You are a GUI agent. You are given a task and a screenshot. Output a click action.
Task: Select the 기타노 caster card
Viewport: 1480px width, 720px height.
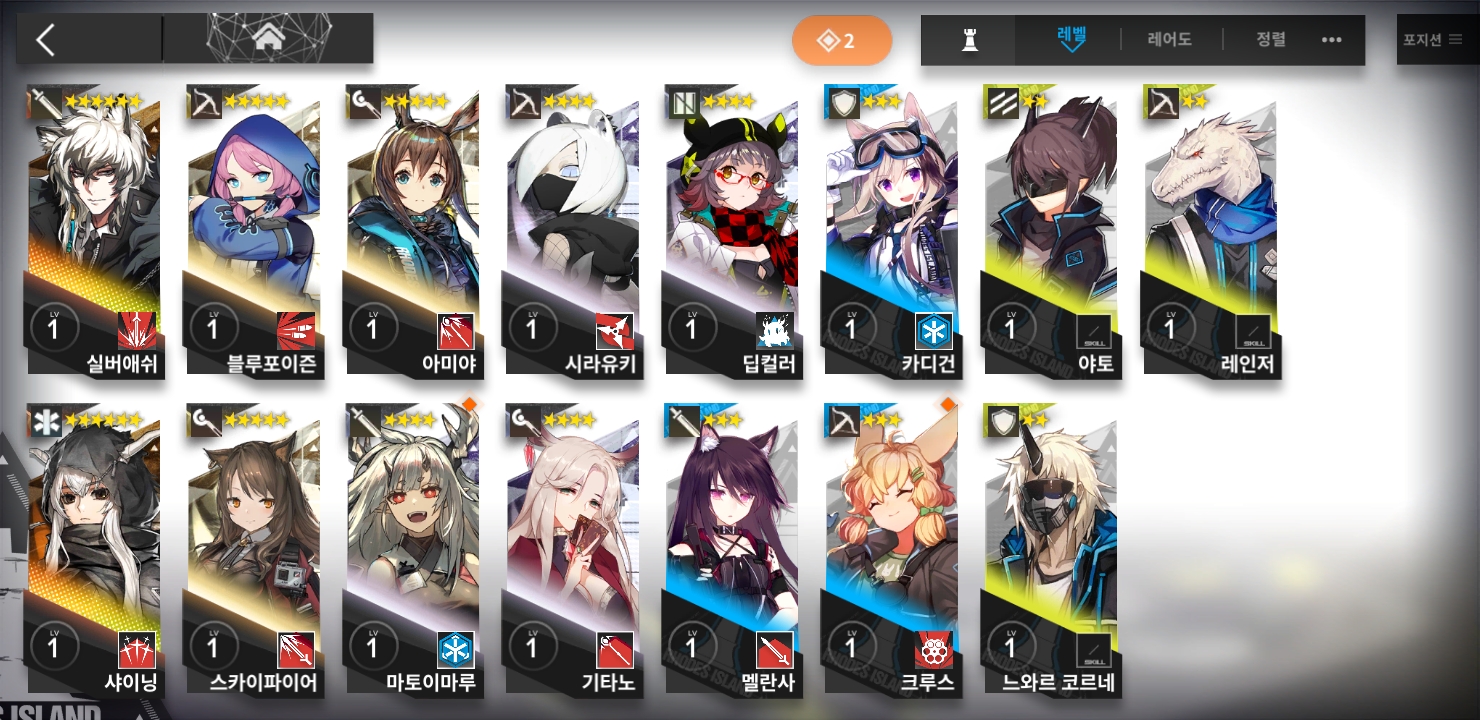pos(572,550)
